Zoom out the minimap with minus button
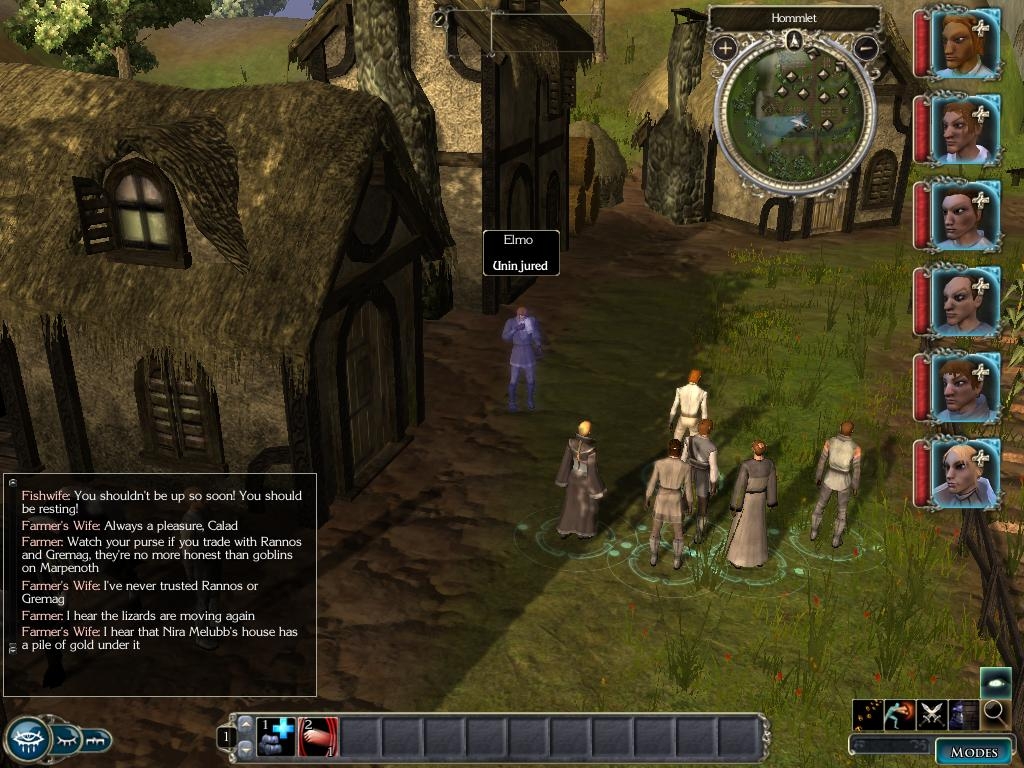 pyautogui.click(x=866, y=47)
